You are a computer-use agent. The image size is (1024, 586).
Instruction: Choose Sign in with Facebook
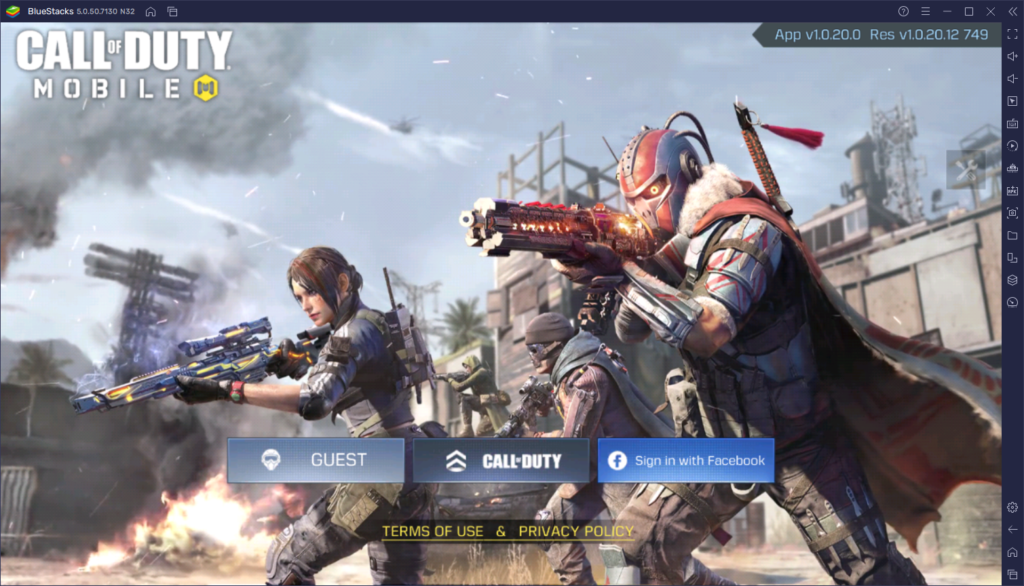tap(686, 461)
